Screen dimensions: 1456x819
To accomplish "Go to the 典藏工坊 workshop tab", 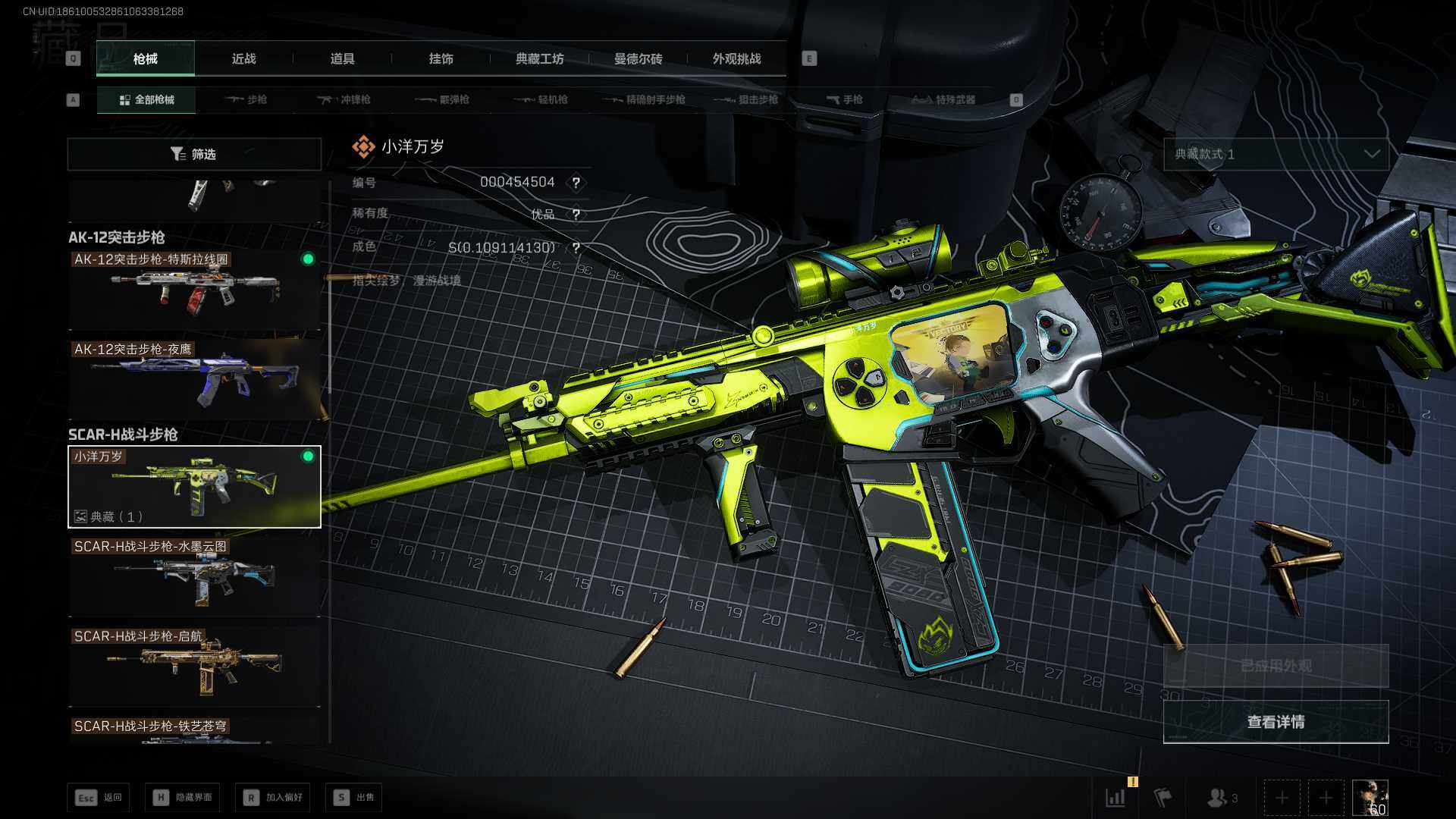I will 539,58.
